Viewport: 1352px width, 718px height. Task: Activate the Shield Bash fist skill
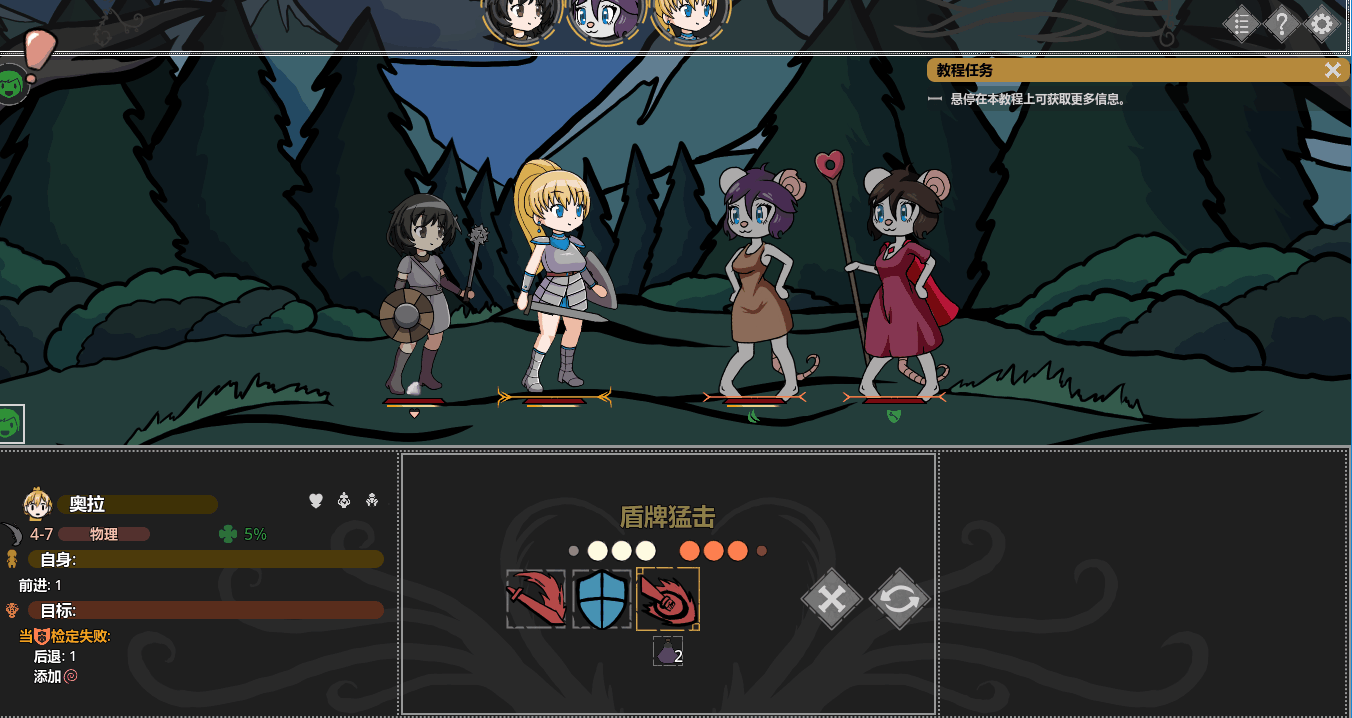(668, 599)
